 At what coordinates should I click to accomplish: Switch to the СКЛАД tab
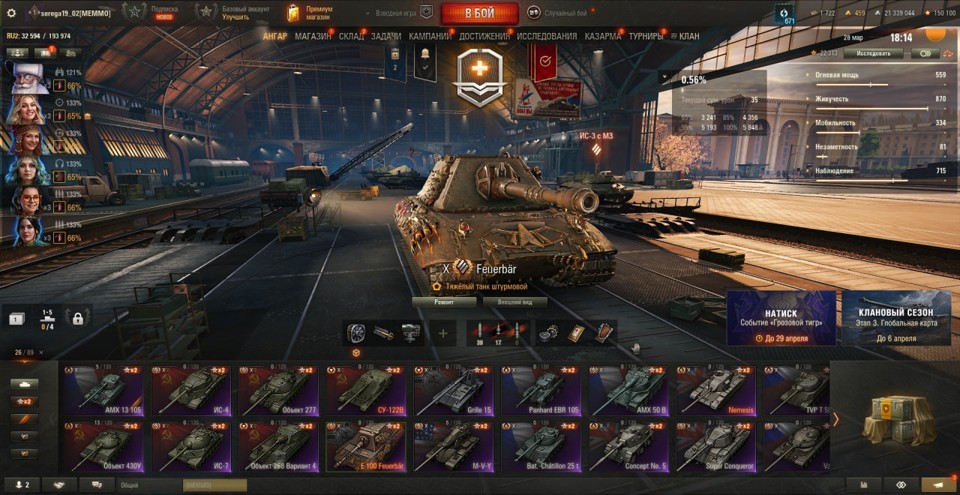pos(352,36)
